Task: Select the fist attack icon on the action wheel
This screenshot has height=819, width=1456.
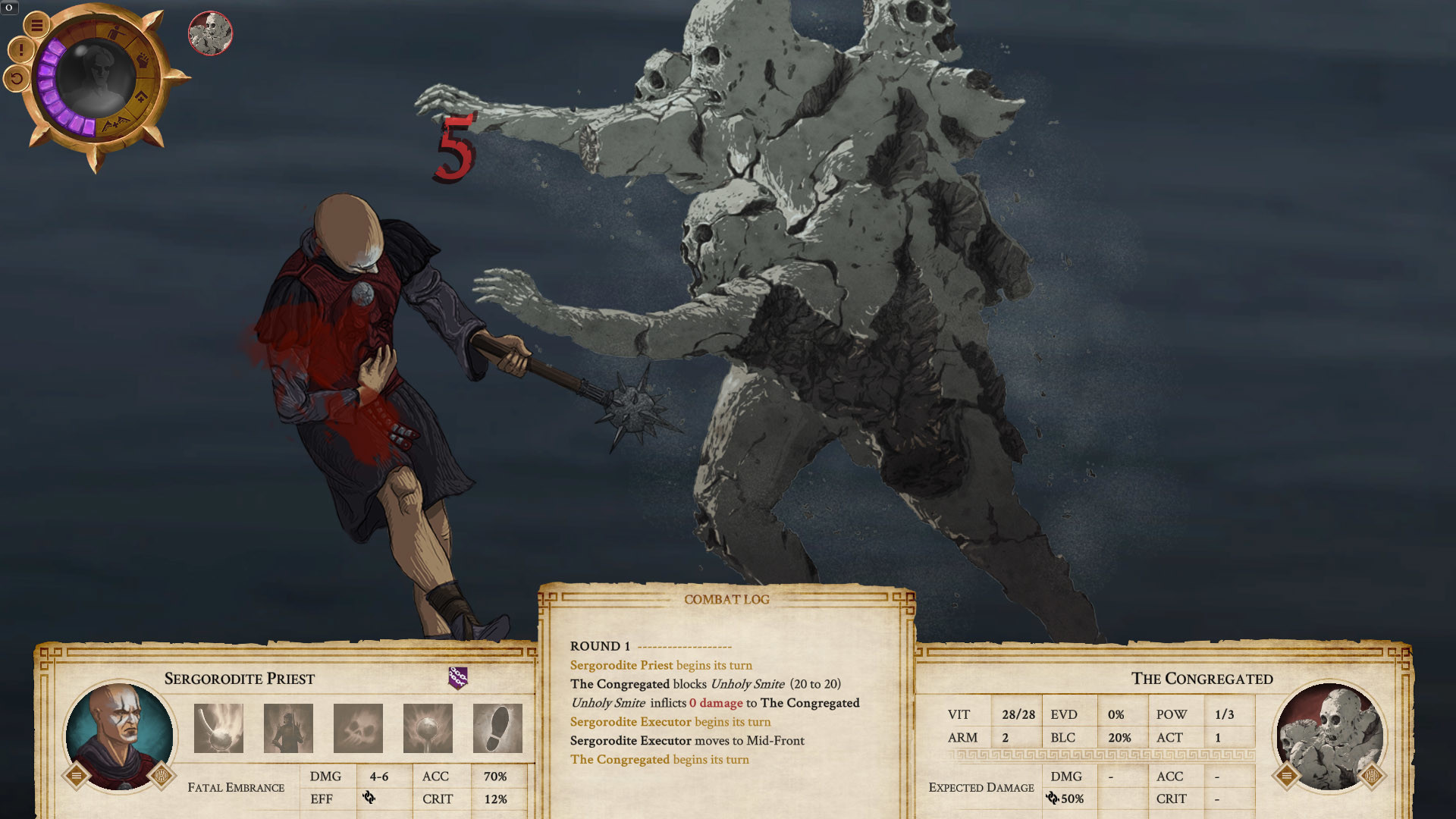Action: point(144,61)
